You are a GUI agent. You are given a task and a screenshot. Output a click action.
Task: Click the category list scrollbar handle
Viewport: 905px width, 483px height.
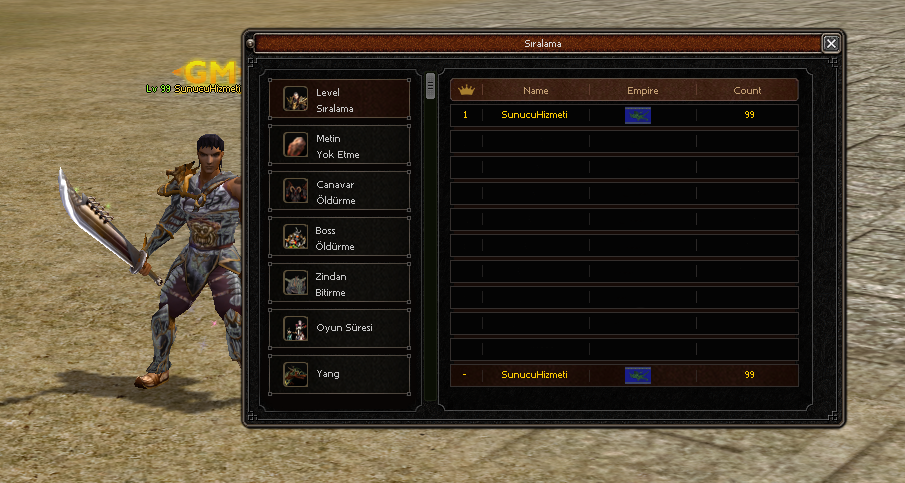[431, 86]
